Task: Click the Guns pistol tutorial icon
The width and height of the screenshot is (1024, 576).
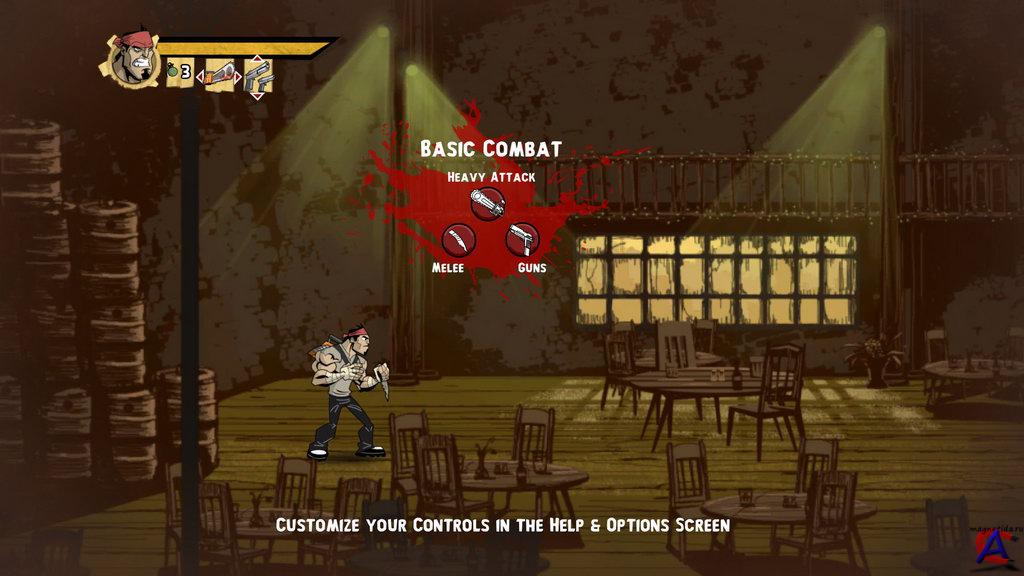Action: (x=522, y=240)
